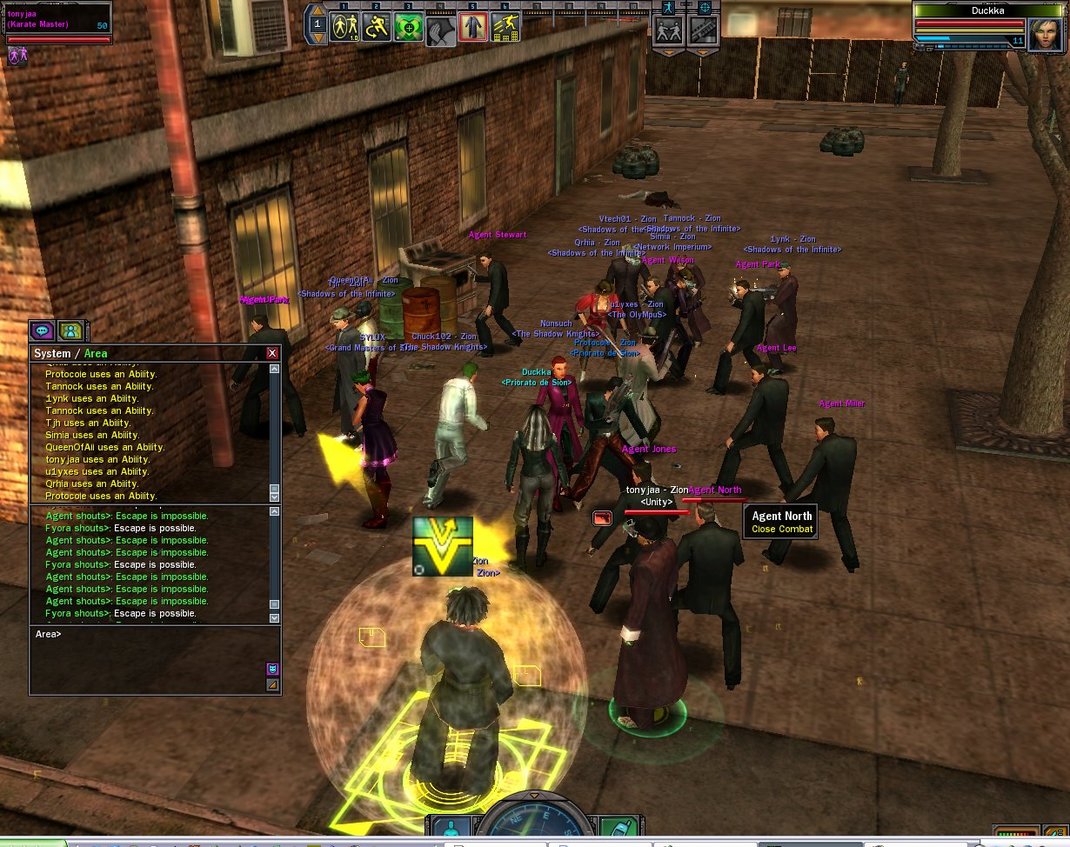
Task: Open the people icon tab above chat
Action: (70, 330)
